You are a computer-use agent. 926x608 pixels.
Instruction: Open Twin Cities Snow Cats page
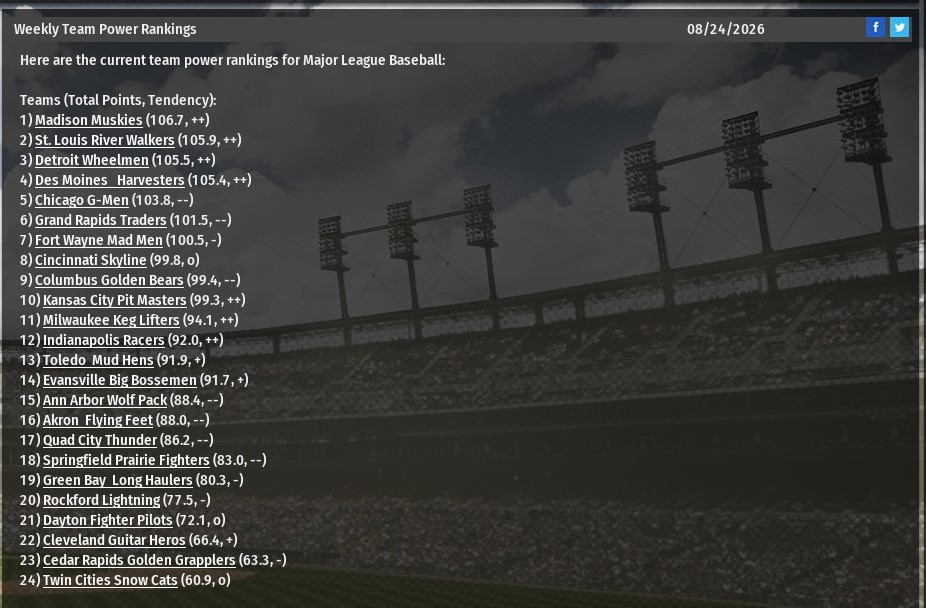pos(110,580)
